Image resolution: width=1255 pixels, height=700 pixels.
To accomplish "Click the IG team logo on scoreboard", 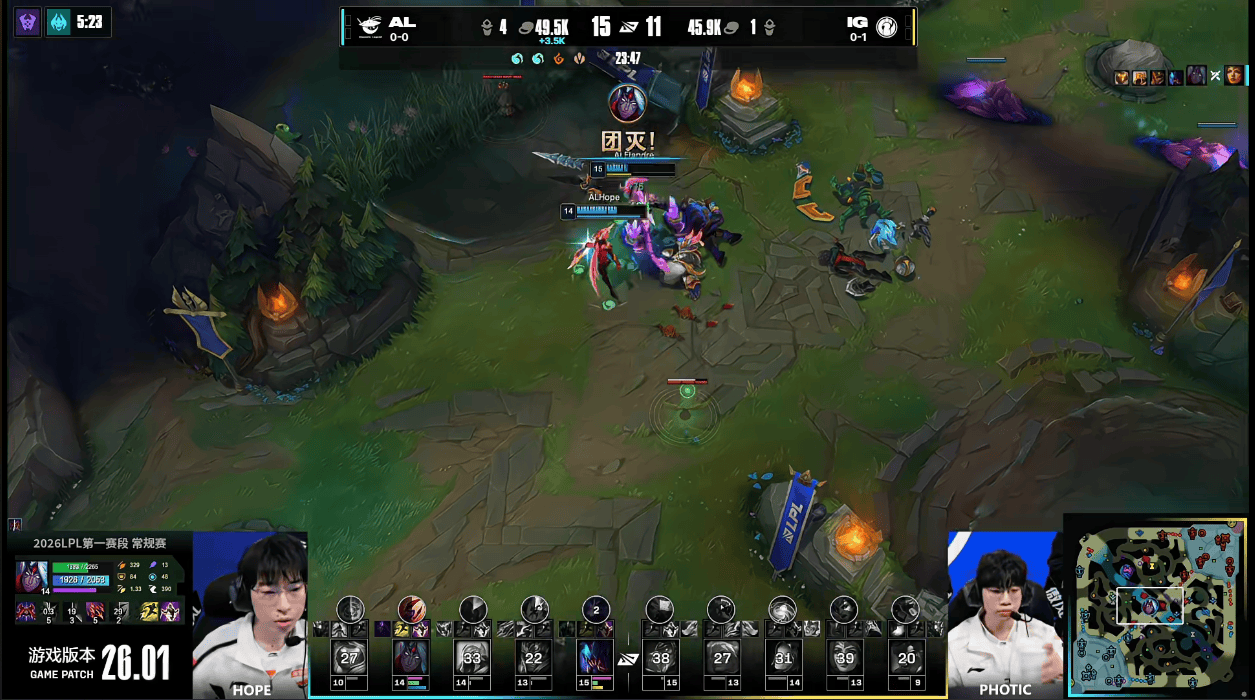I will point(885,26).
